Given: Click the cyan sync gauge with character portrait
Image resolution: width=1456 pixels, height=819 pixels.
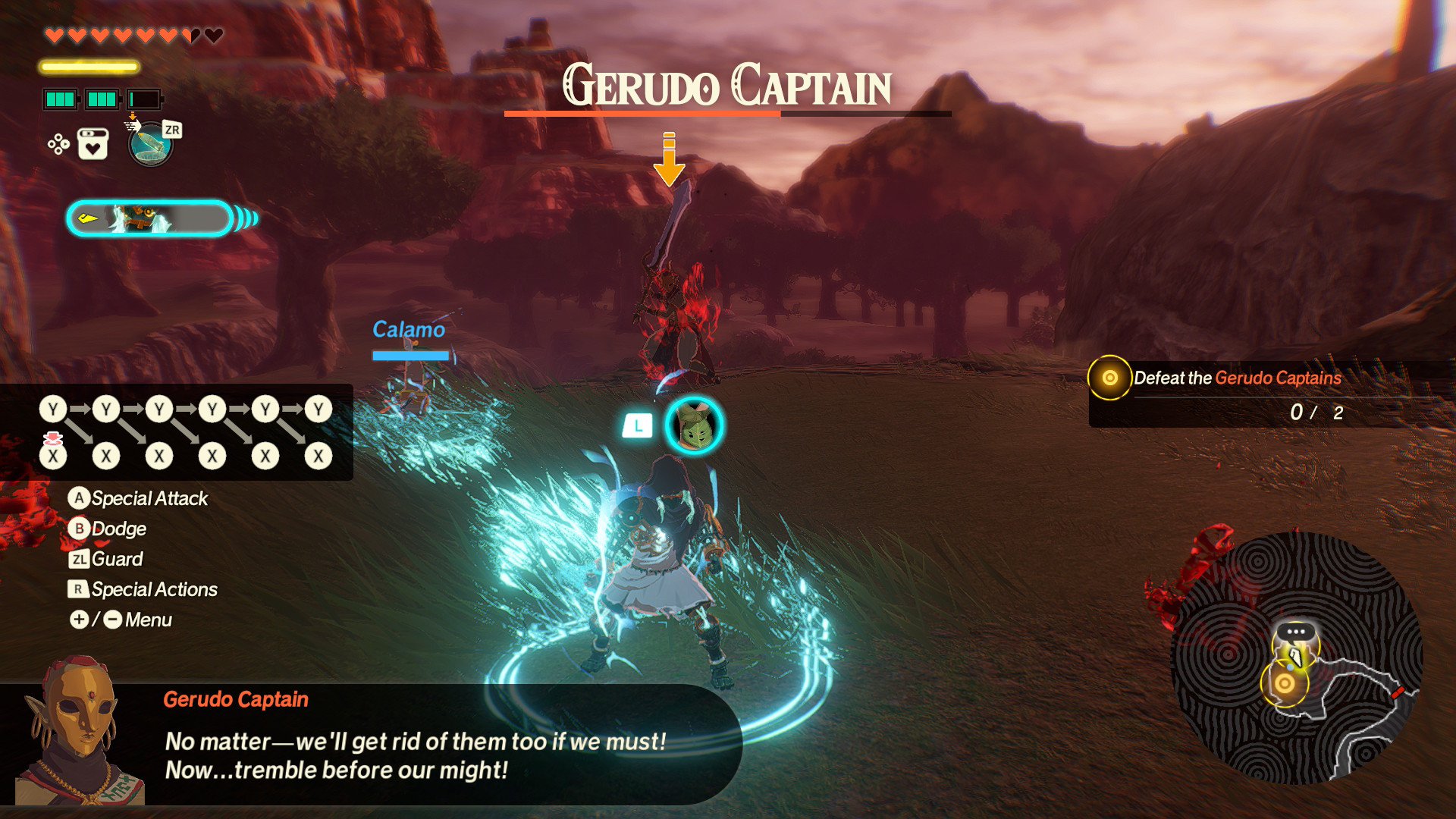Looking at the screenshot, I should click(x=150, y=219).
